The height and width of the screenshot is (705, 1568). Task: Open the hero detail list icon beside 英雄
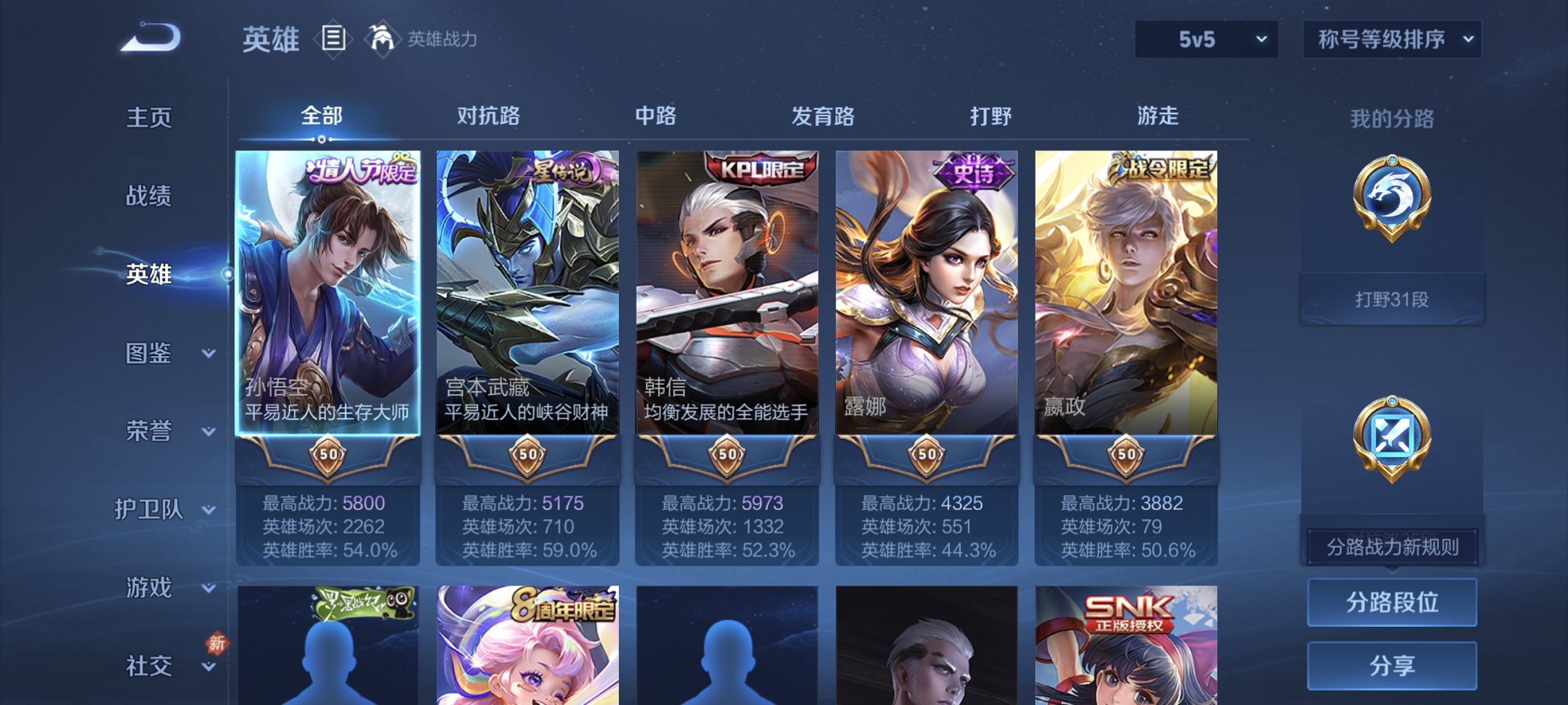[334, 39]
